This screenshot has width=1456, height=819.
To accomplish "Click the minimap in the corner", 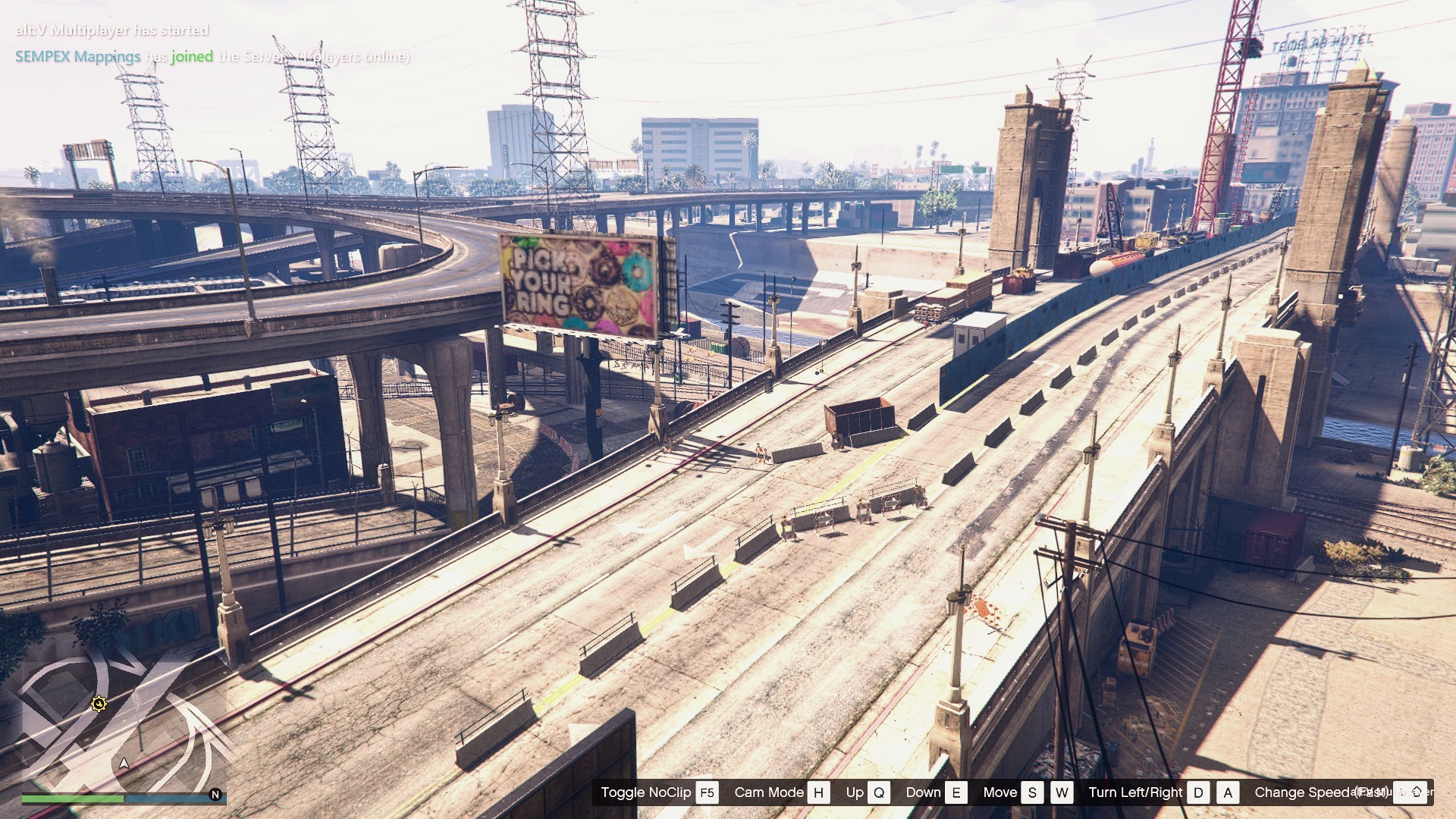I will (x=121, y=720).
